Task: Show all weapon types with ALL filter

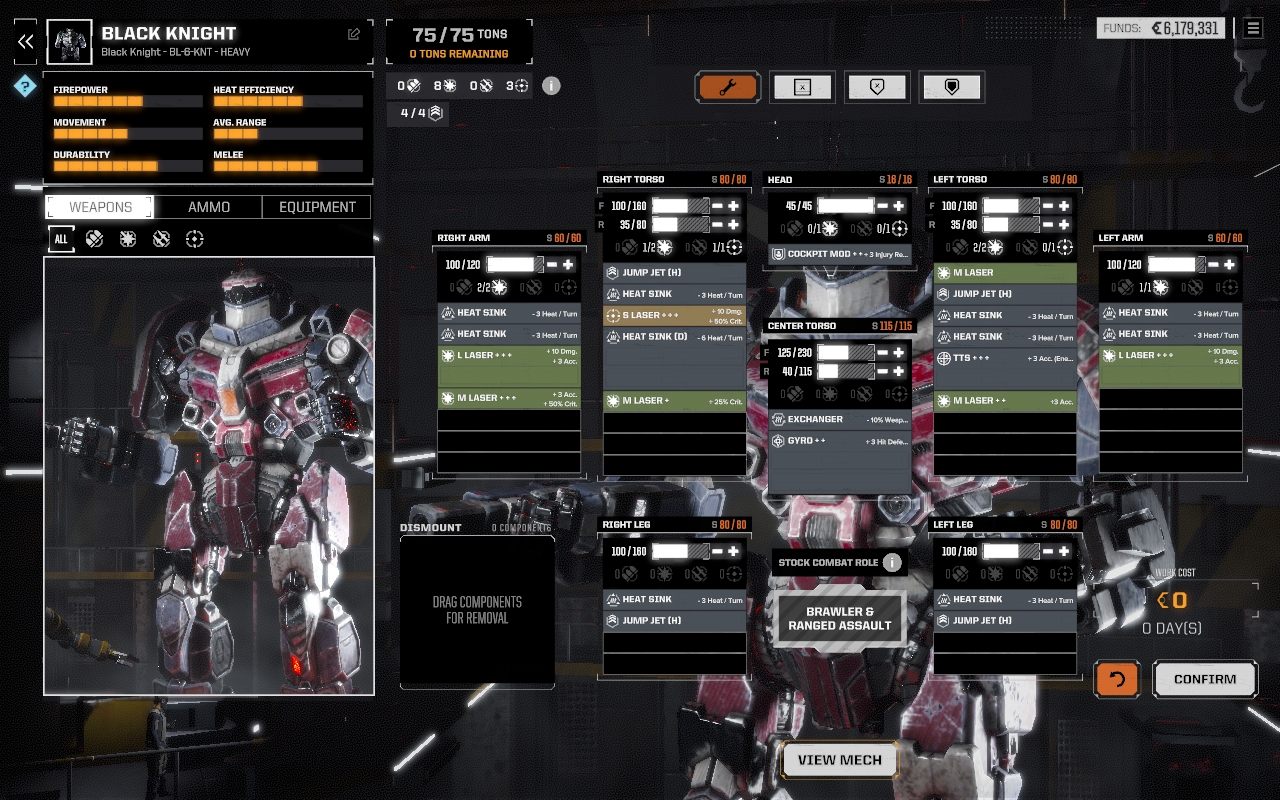Action: click(x=61, y=239)
